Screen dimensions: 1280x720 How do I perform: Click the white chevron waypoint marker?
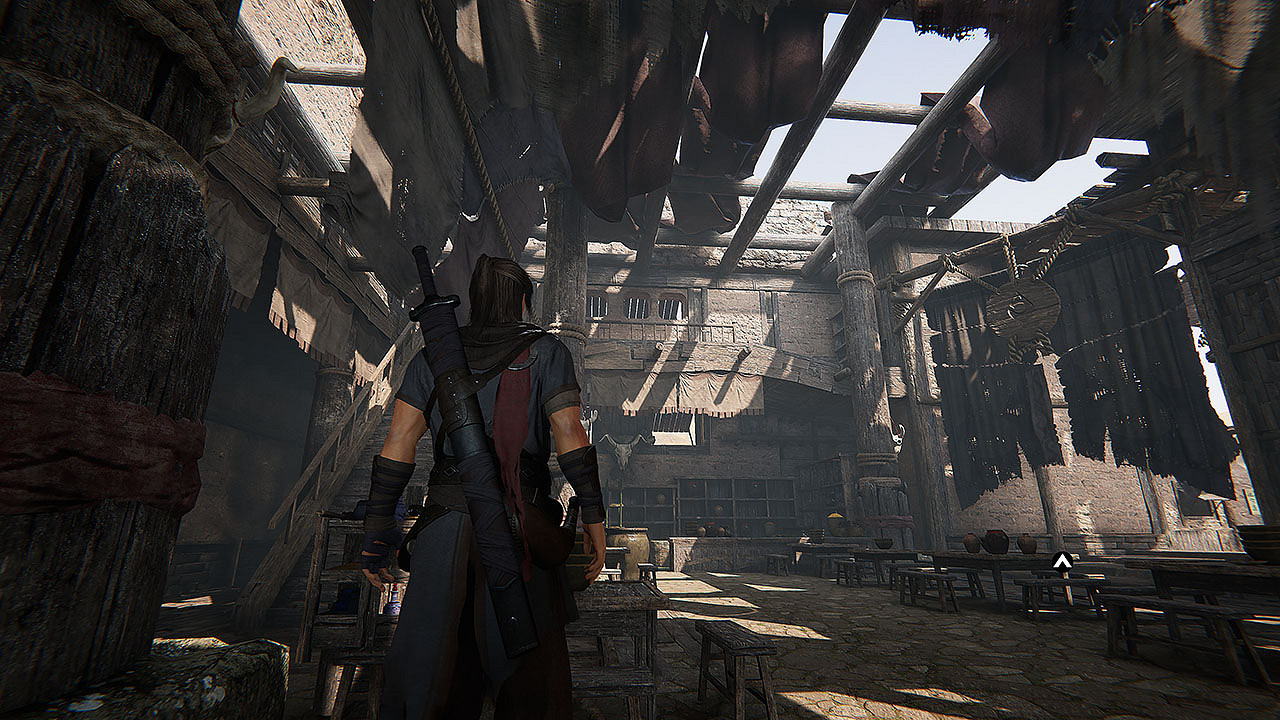tap(1062, 563)
